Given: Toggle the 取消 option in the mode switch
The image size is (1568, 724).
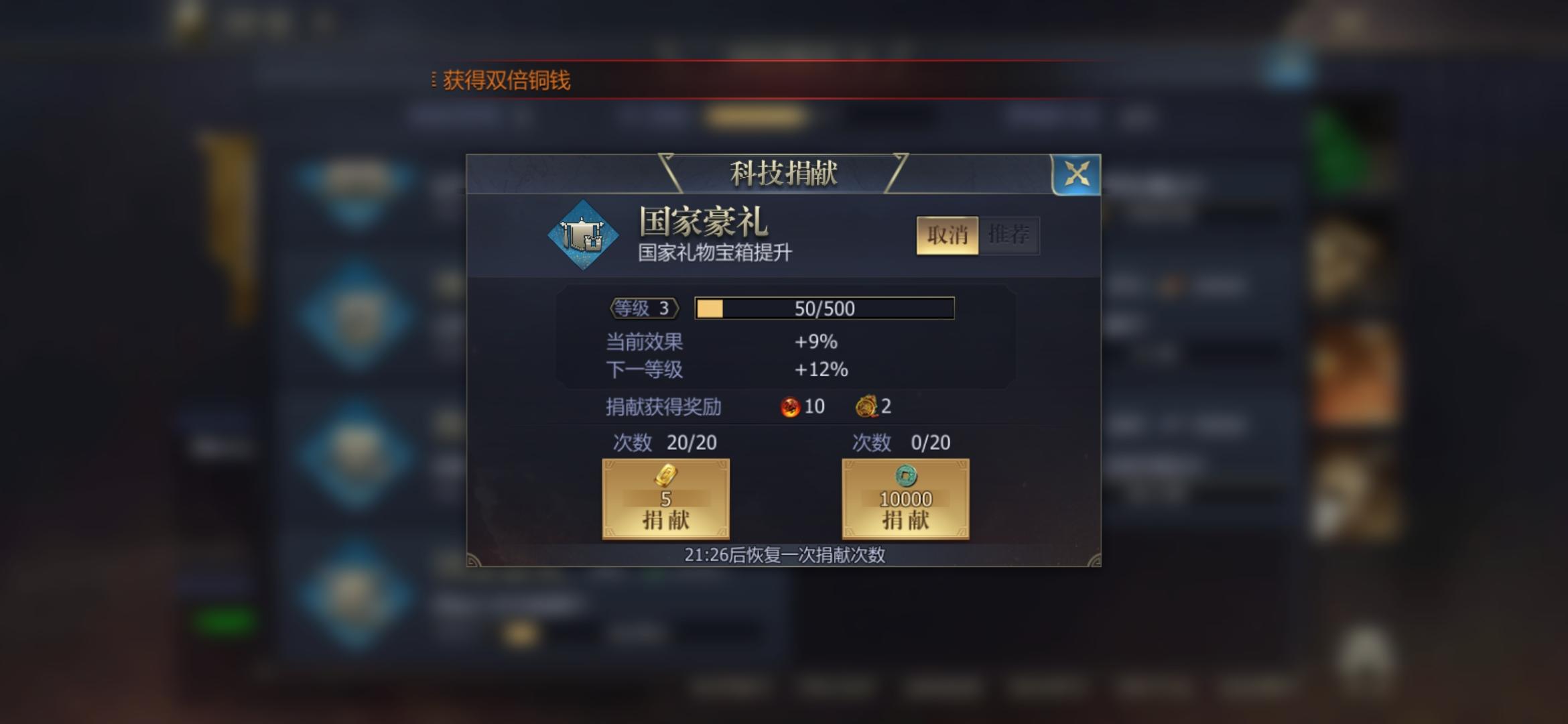Looking at the screenshot, I should 948,236.
